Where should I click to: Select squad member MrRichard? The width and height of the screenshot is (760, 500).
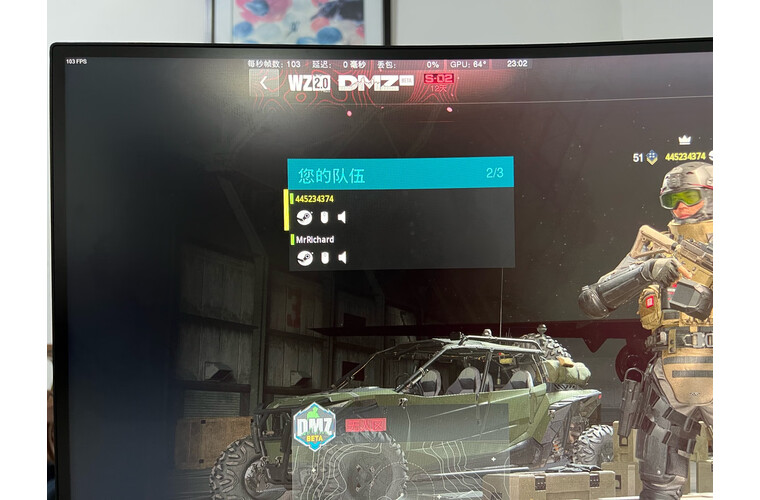coord(315,240)
